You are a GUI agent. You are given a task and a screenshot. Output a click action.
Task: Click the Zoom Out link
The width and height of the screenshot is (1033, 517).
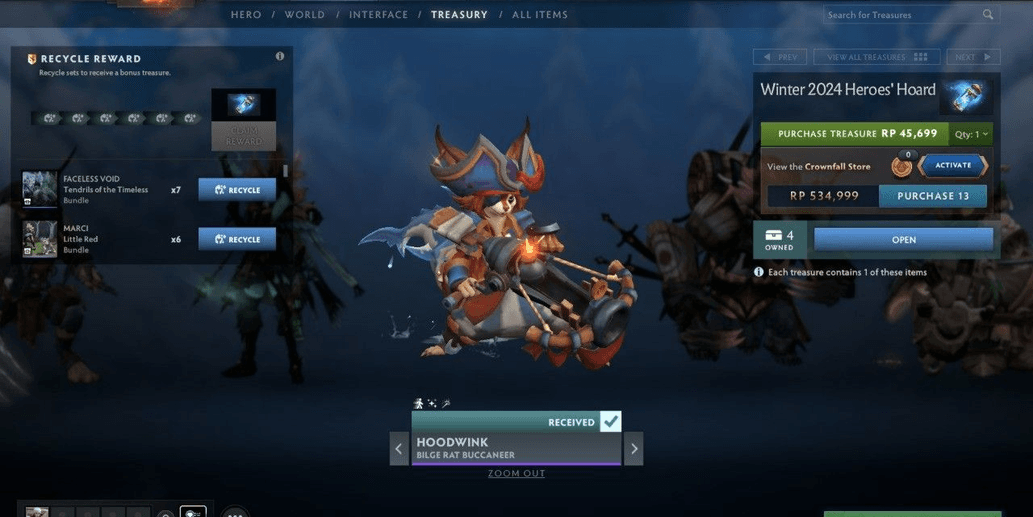point(516,474)
